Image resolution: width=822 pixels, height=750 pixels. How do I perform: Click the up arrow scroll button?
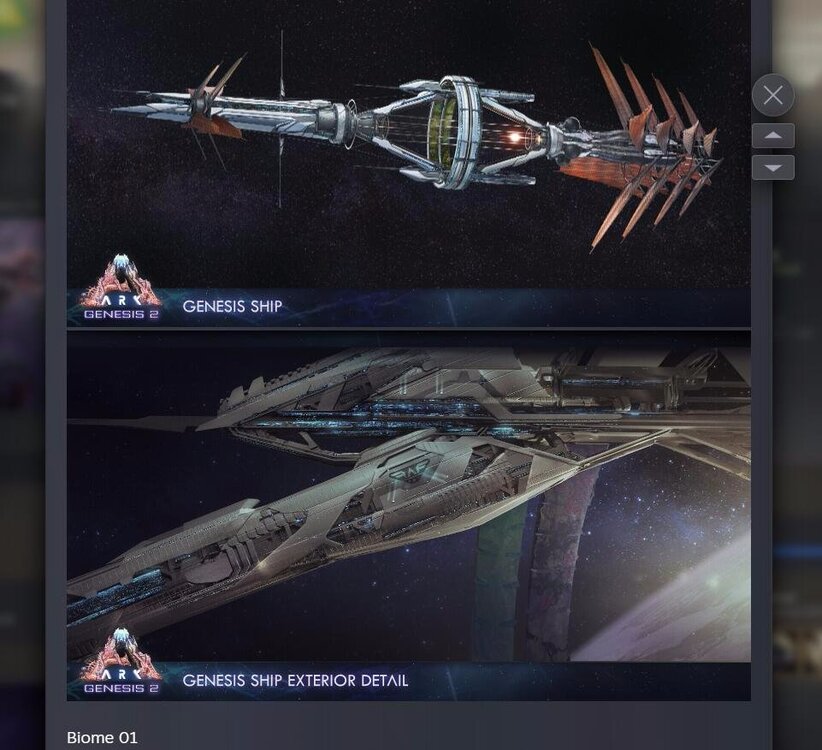(x=773, y=136)
